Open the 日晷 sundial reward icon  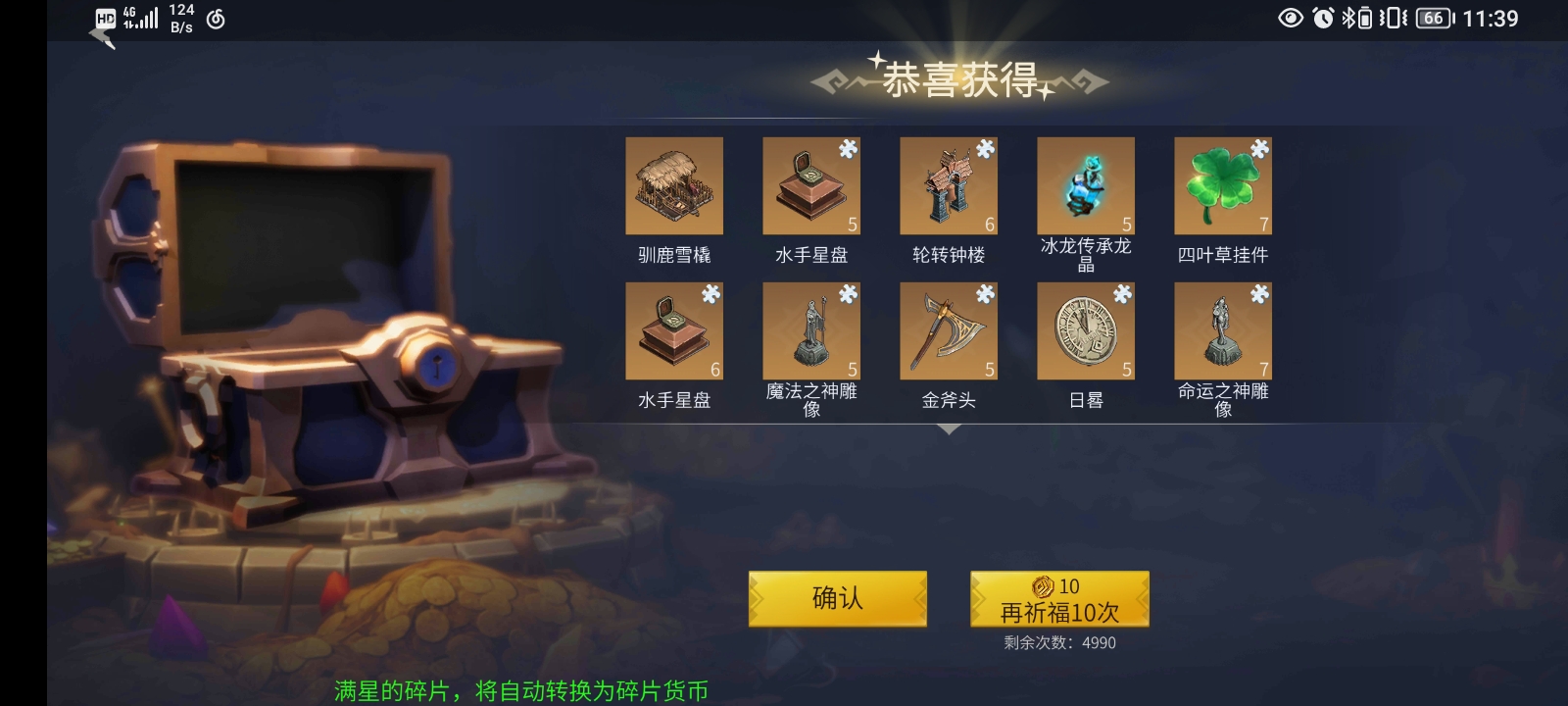[1086, 329]
